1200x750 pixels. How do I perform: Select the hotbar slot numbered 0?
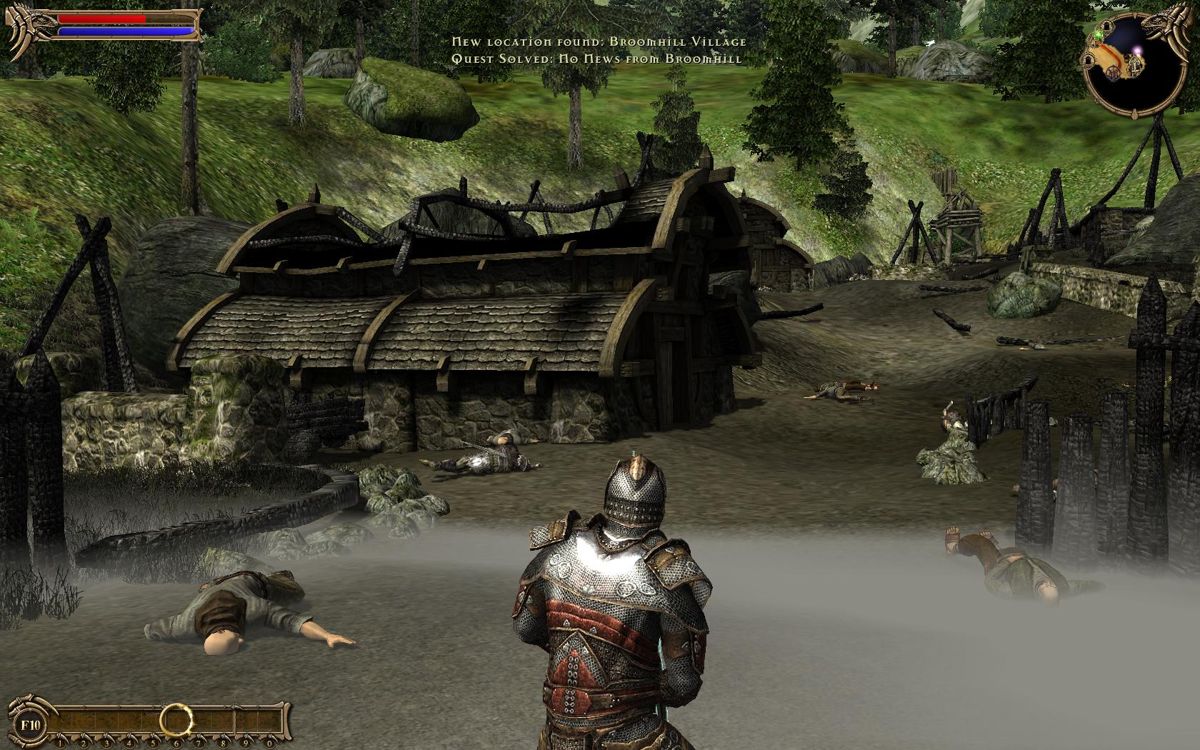(268, 721)
